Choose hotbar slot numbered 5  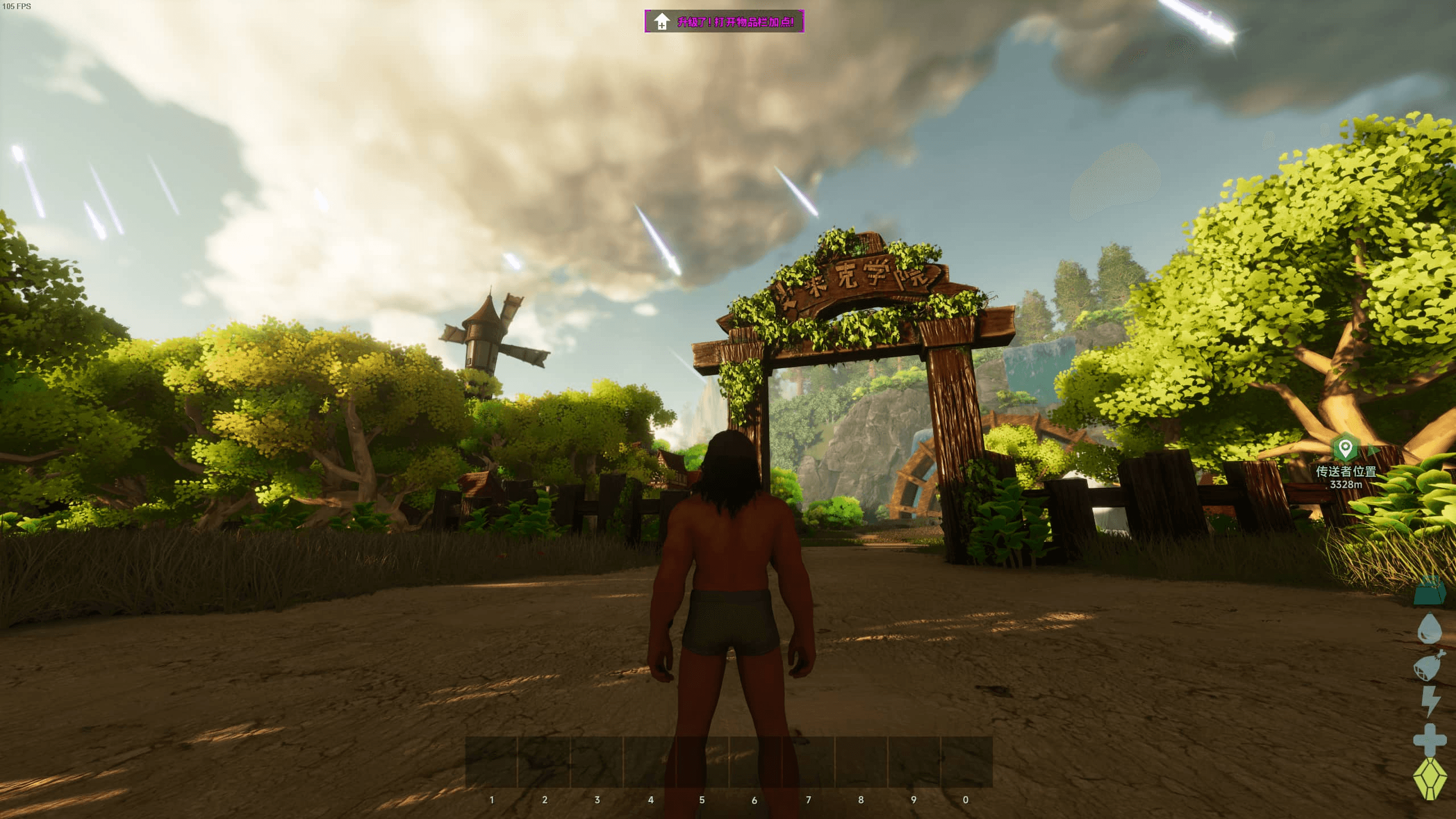pos(703,763)
